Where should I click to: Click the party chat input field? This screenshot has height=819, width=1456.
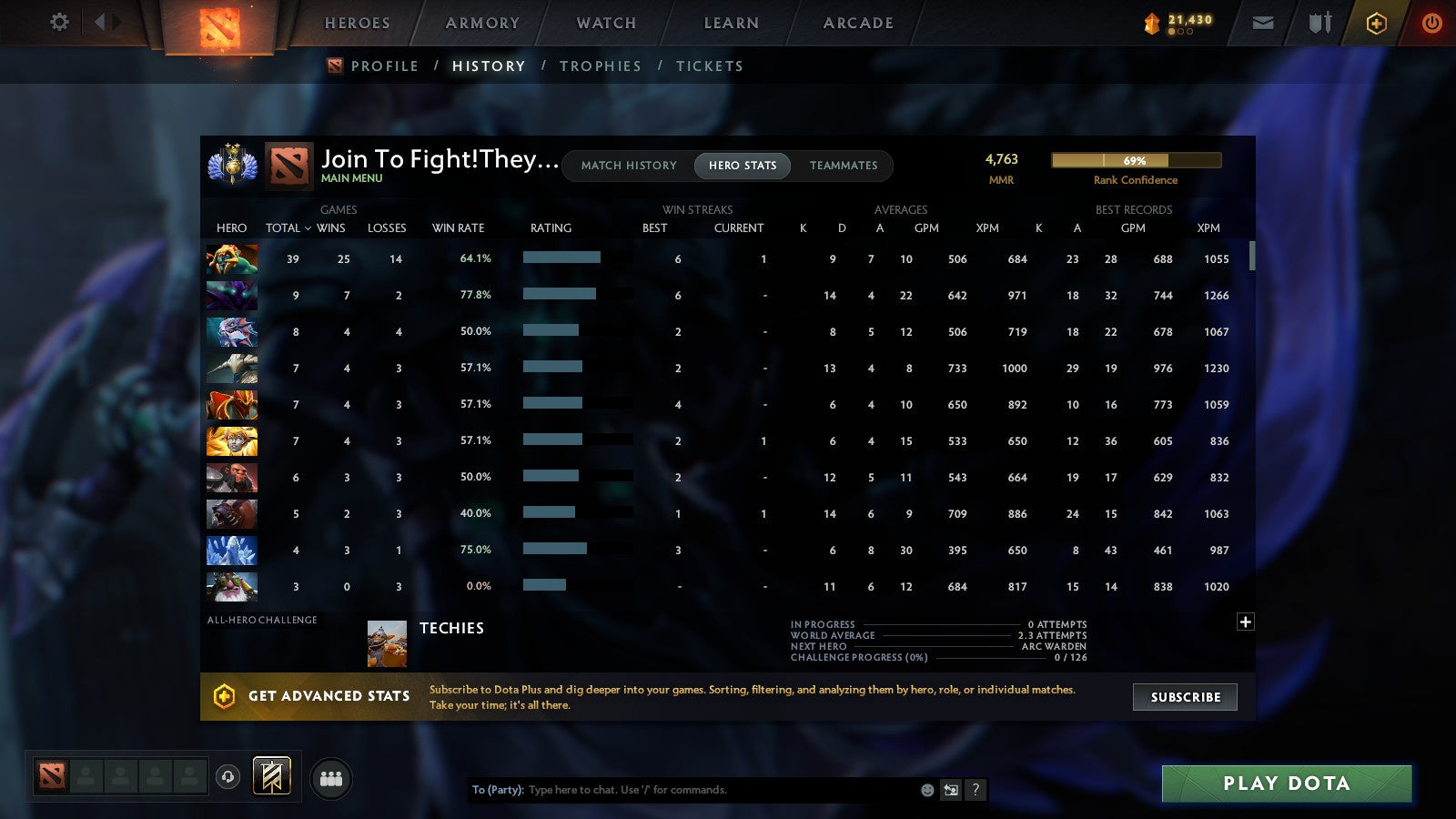(682, 790)
